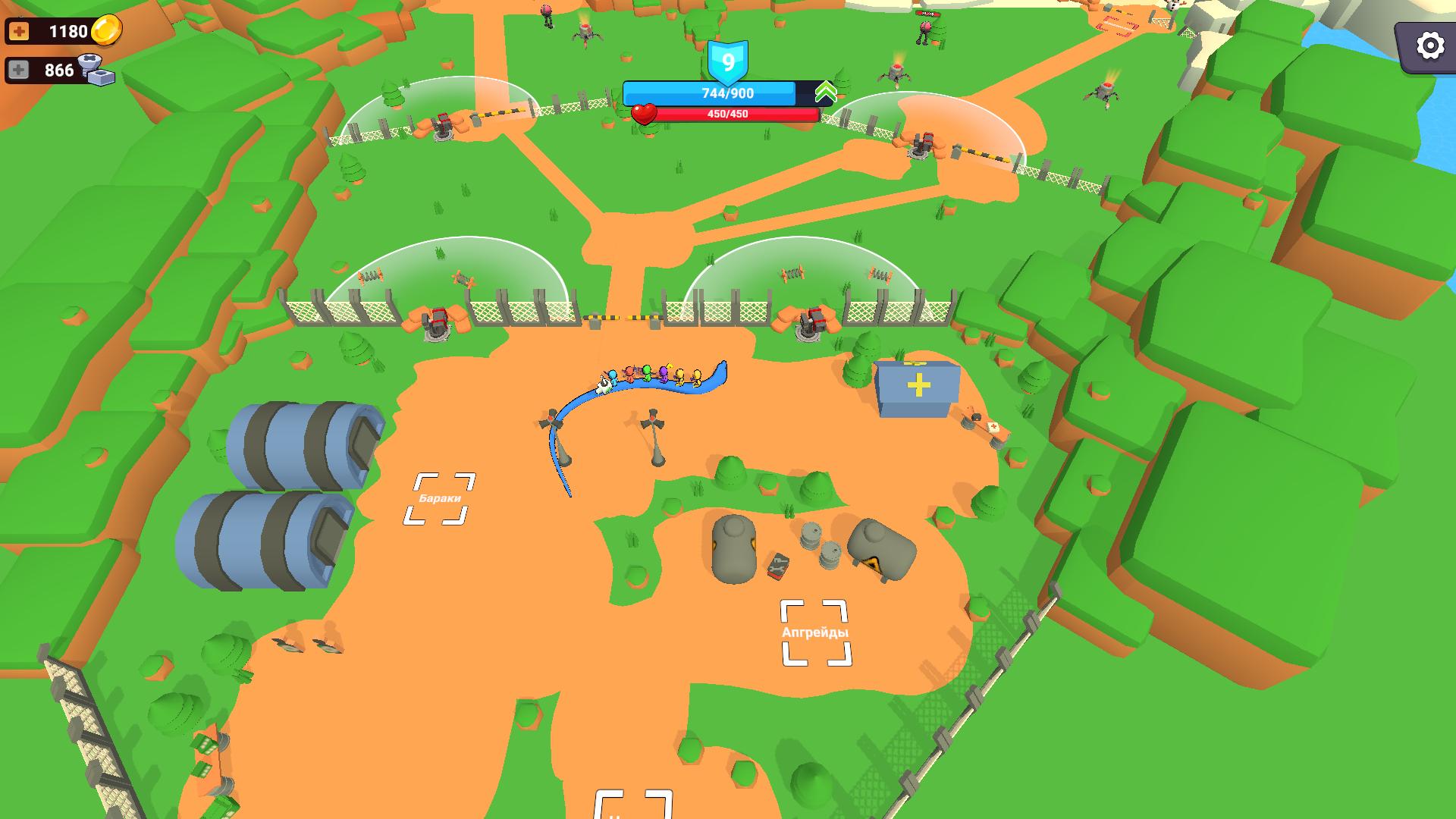Viewport: 1456px width, 819px height.
Task: Tap the yellow plus on the blue building
Action: (920, 386)
